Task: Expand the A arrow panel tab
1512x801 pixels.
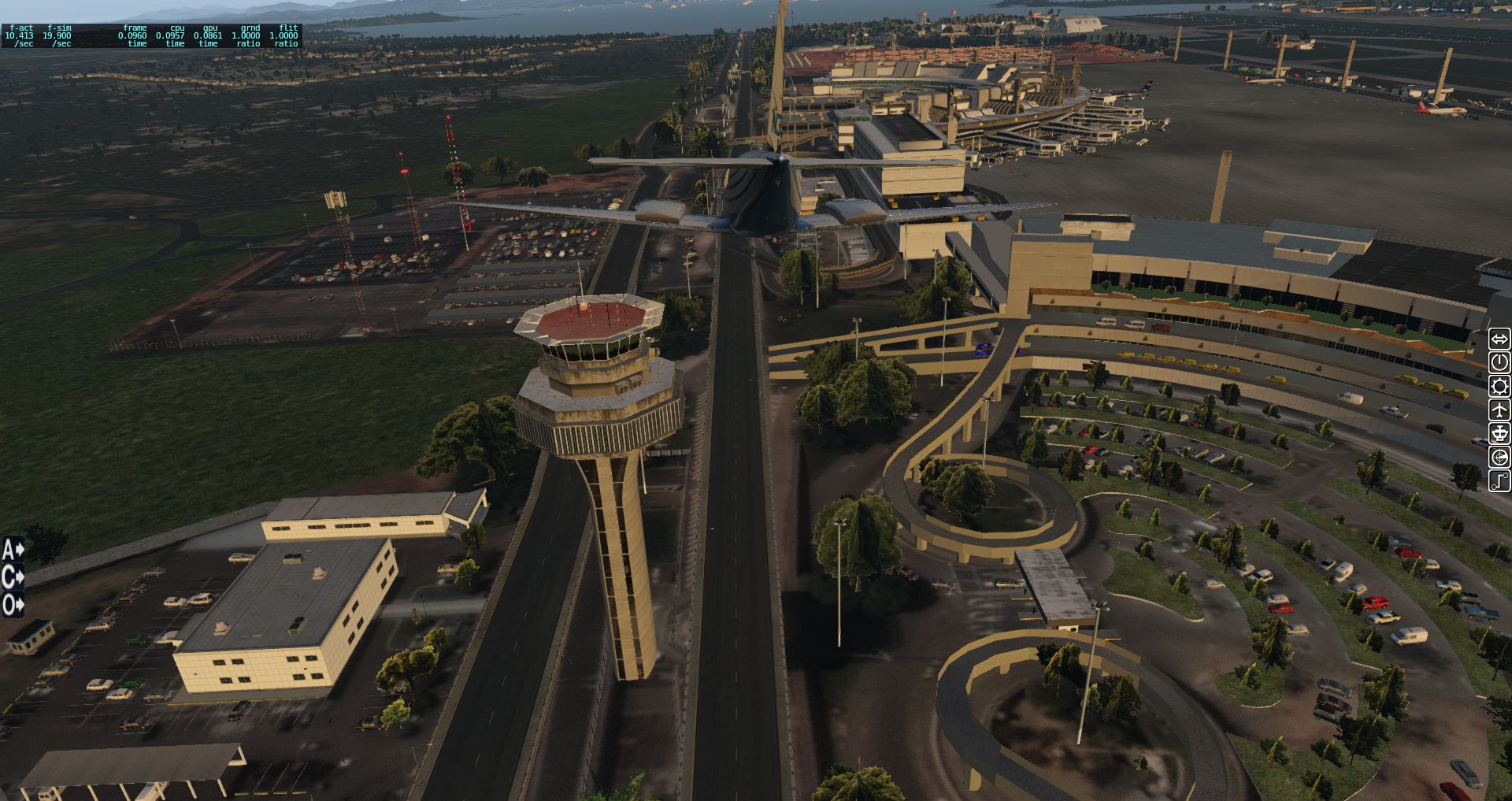Action: coord(13,549)
